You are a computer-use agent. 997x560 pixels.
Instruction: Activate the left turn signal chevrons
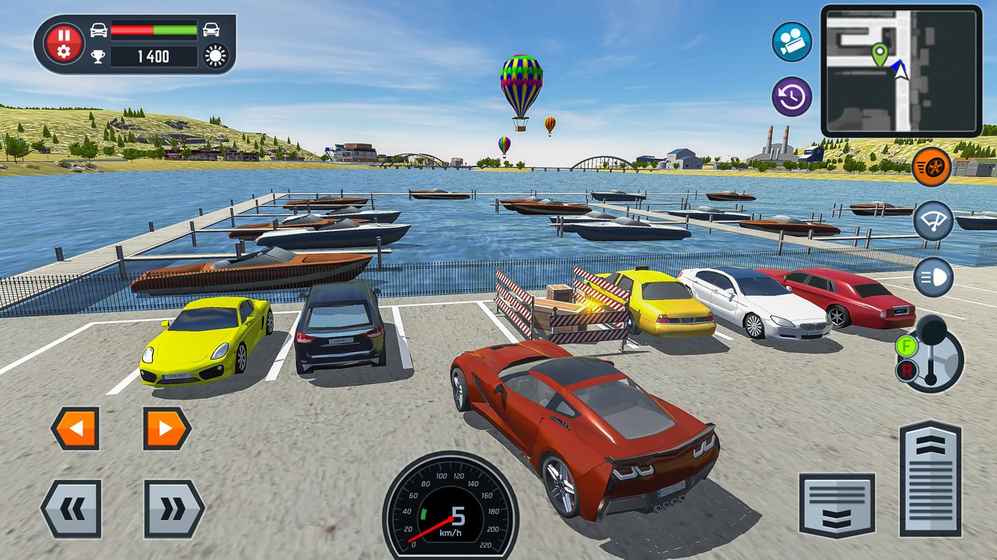coord(71,509)
